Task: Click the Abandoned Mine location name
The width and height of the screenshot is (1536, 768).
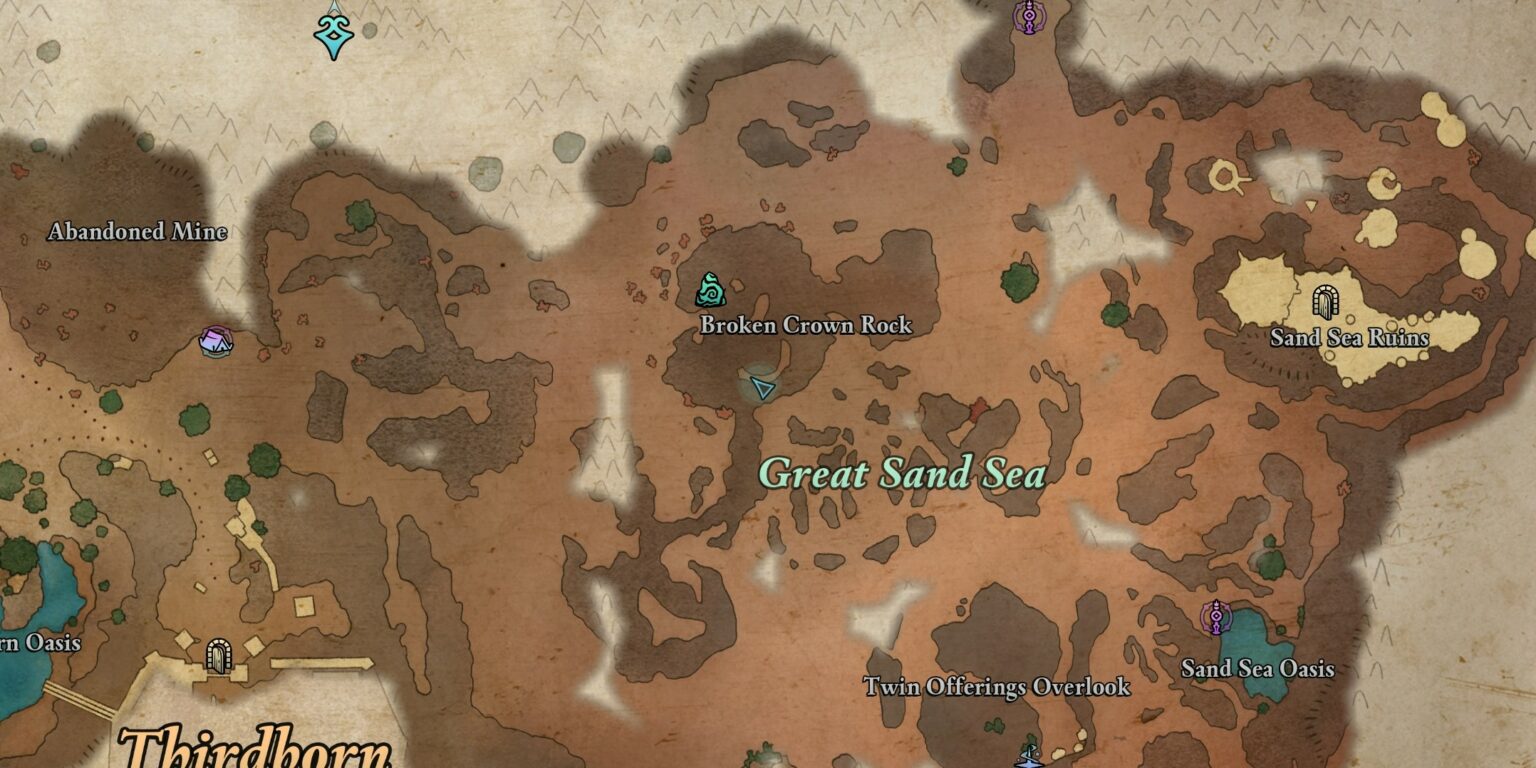Action: [137, 229]
